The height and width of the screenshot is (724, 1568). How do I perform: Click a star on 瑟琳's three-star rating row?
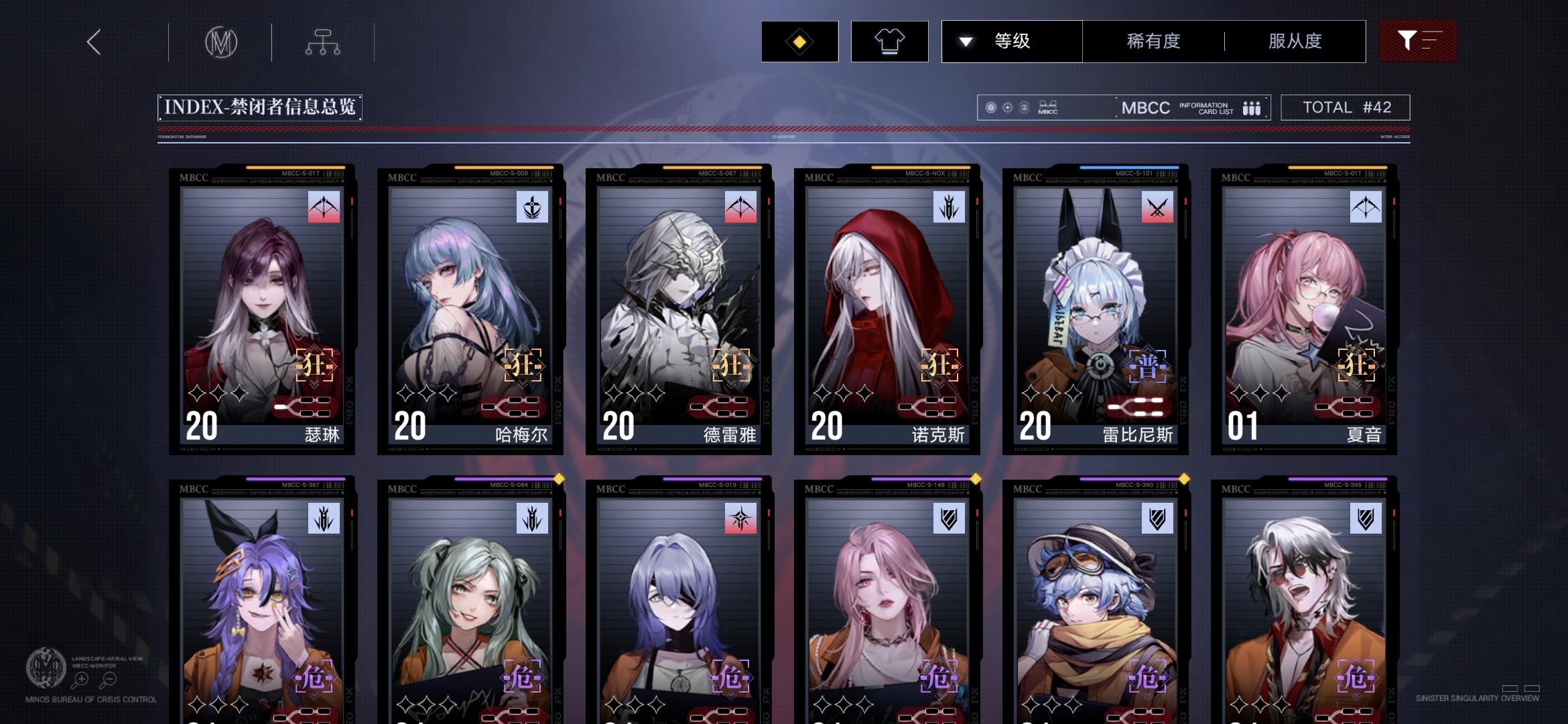(216, 394)
